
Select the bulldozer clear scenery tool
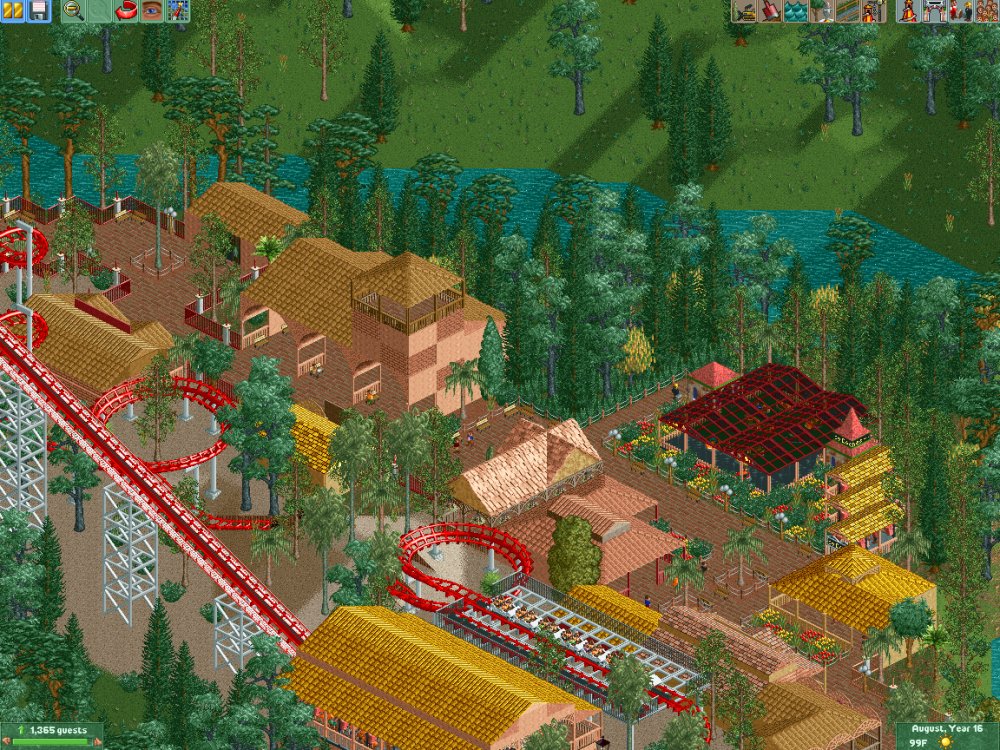point(744,11)
